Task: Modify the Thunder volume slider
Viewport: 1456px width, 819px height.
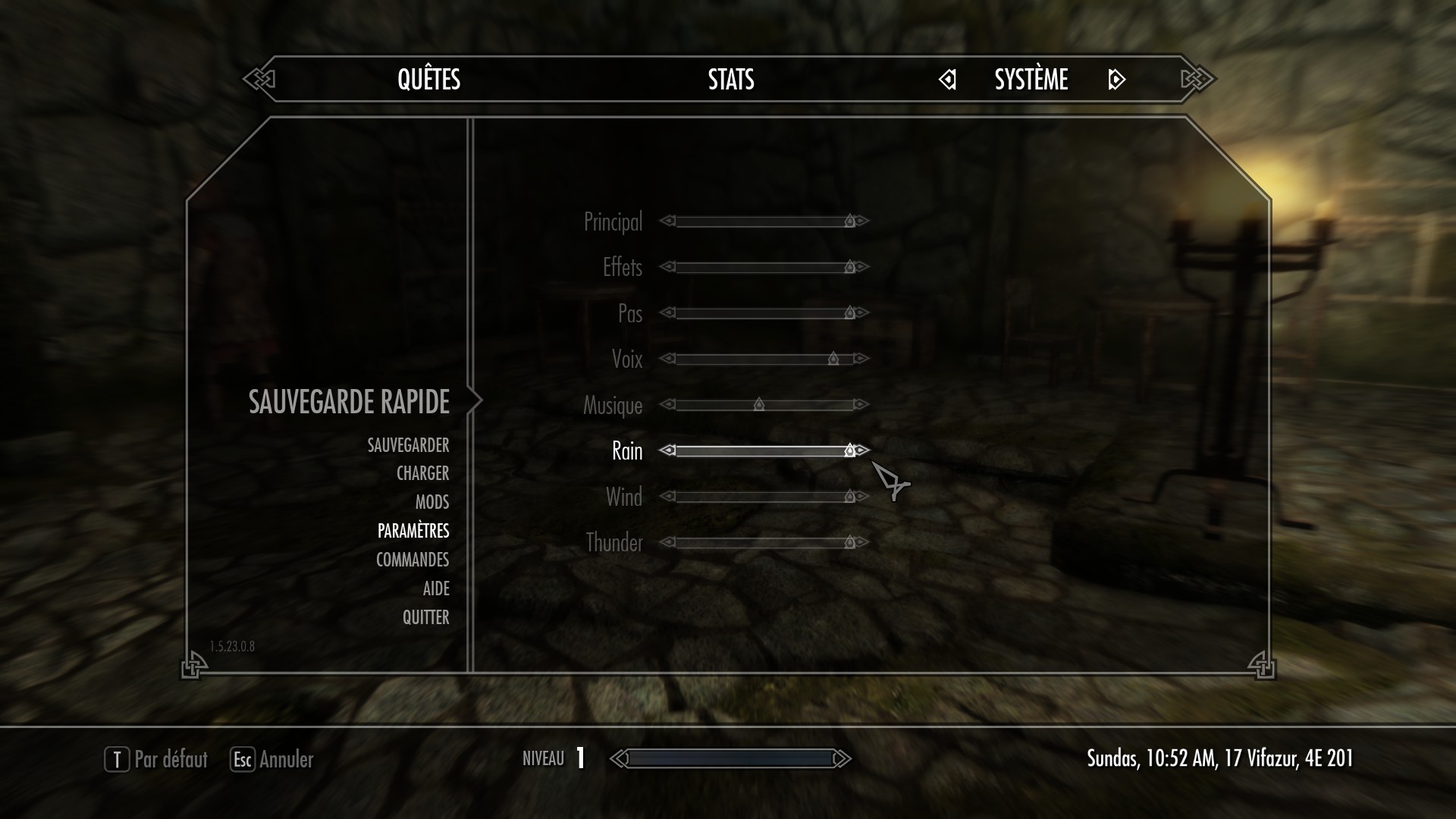Action: click(764, 542)
